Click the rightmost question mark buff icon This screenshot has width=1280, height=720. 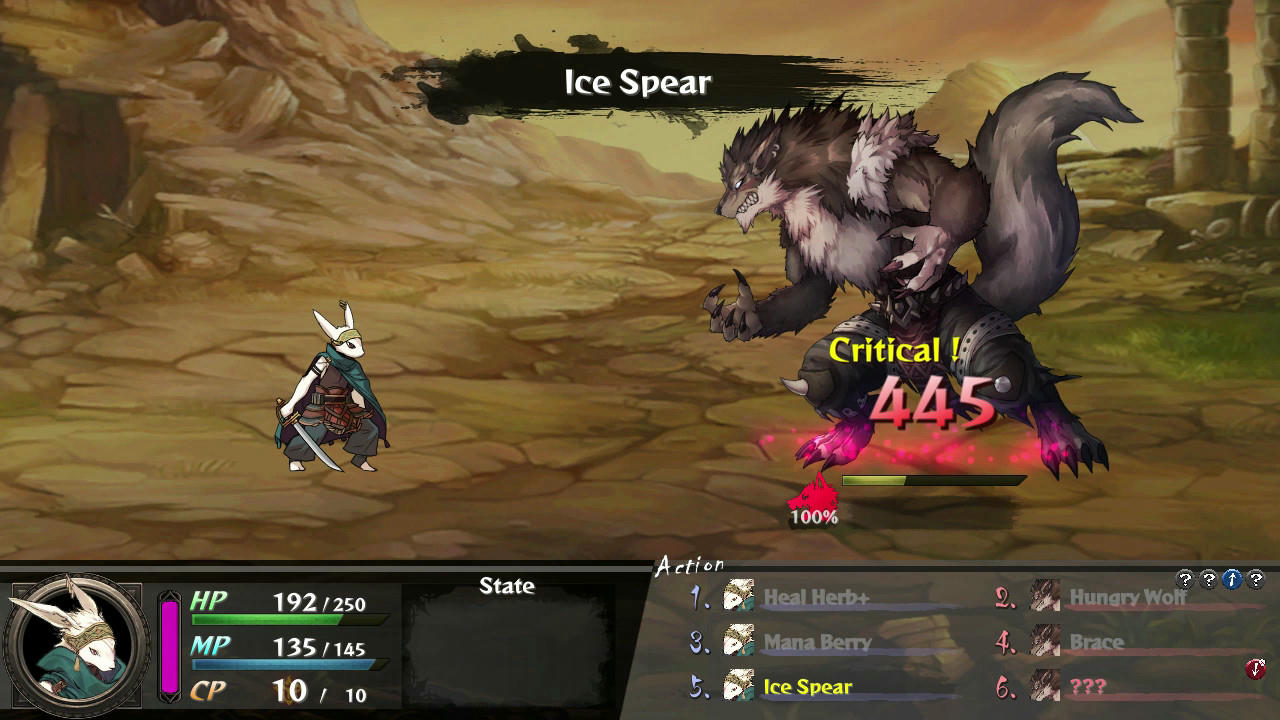click(x=1257, y=578)
